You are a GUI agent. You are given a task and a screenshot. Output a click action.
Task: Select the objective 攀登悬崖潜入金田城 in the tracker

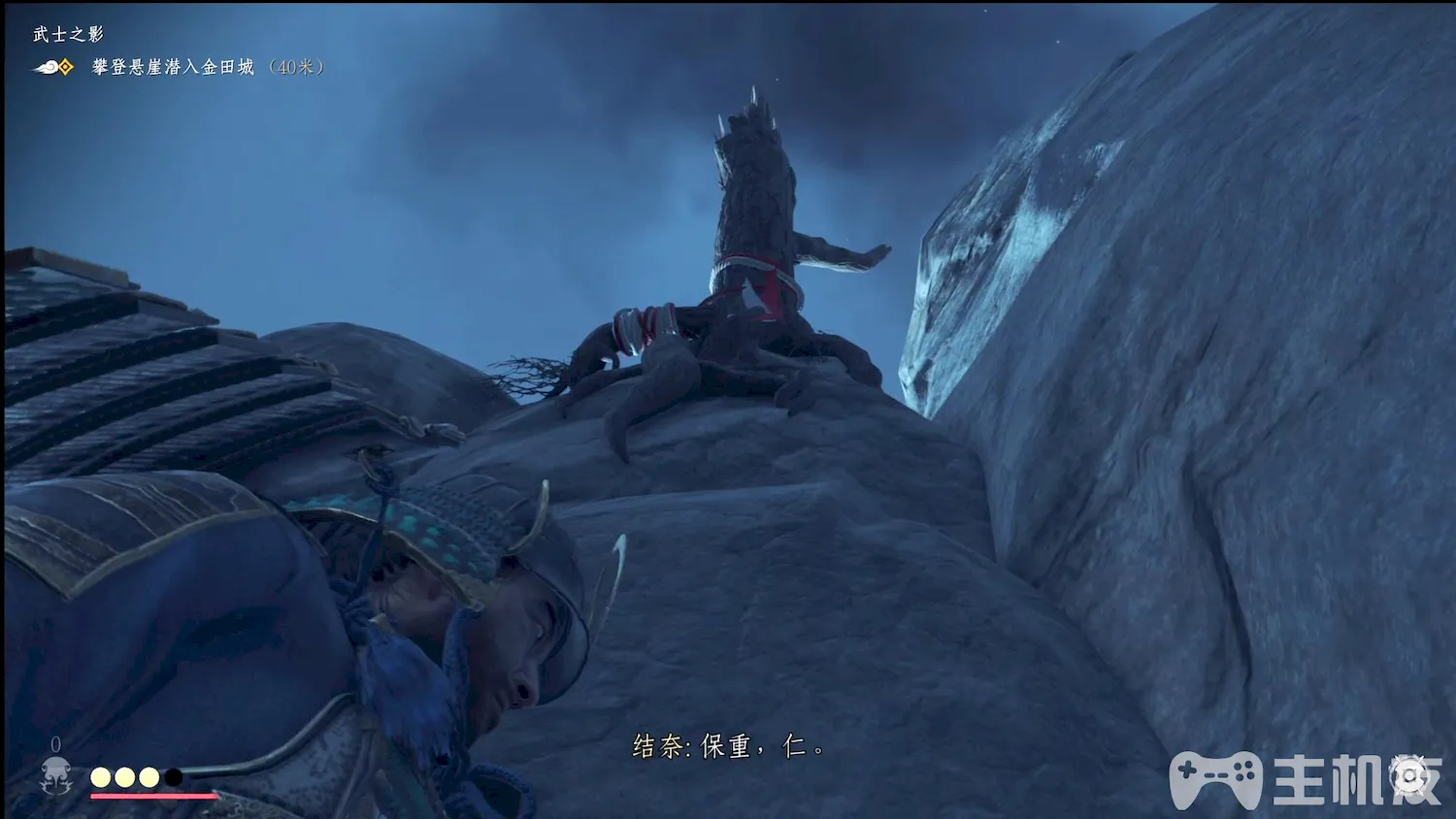click(x=173, y=67)
